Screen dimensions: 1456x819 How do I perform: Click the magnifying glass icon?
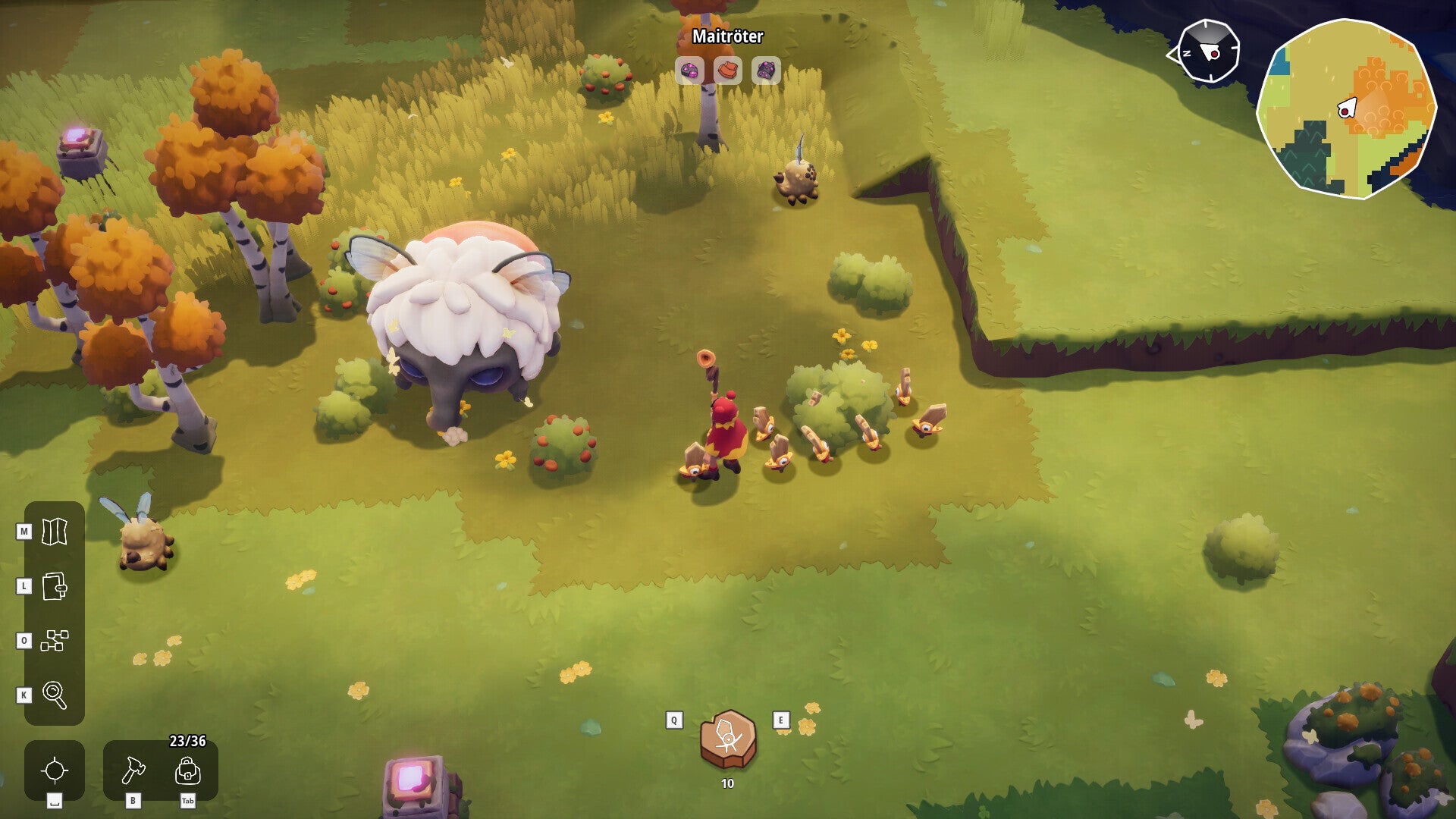point(55,695)
